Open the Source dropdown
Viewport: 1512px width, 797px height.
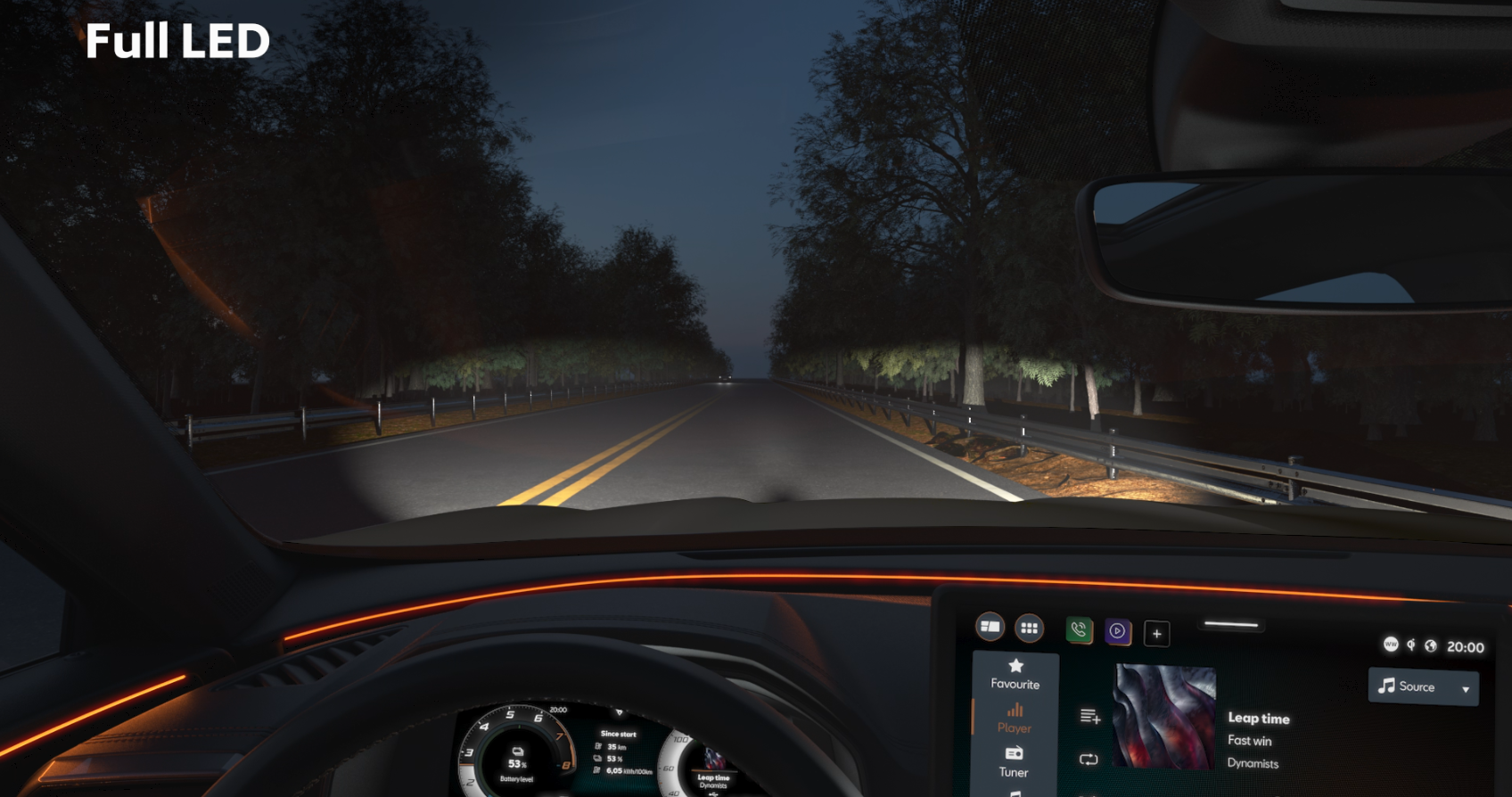[1423, 686]
